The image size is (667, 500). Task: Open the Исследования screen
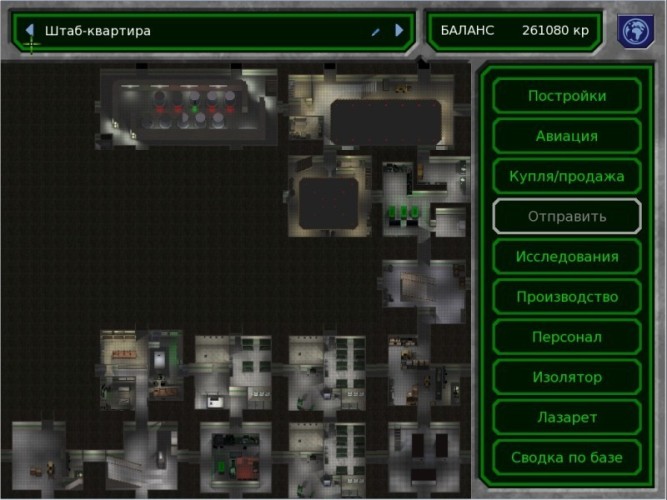[566, 257]
